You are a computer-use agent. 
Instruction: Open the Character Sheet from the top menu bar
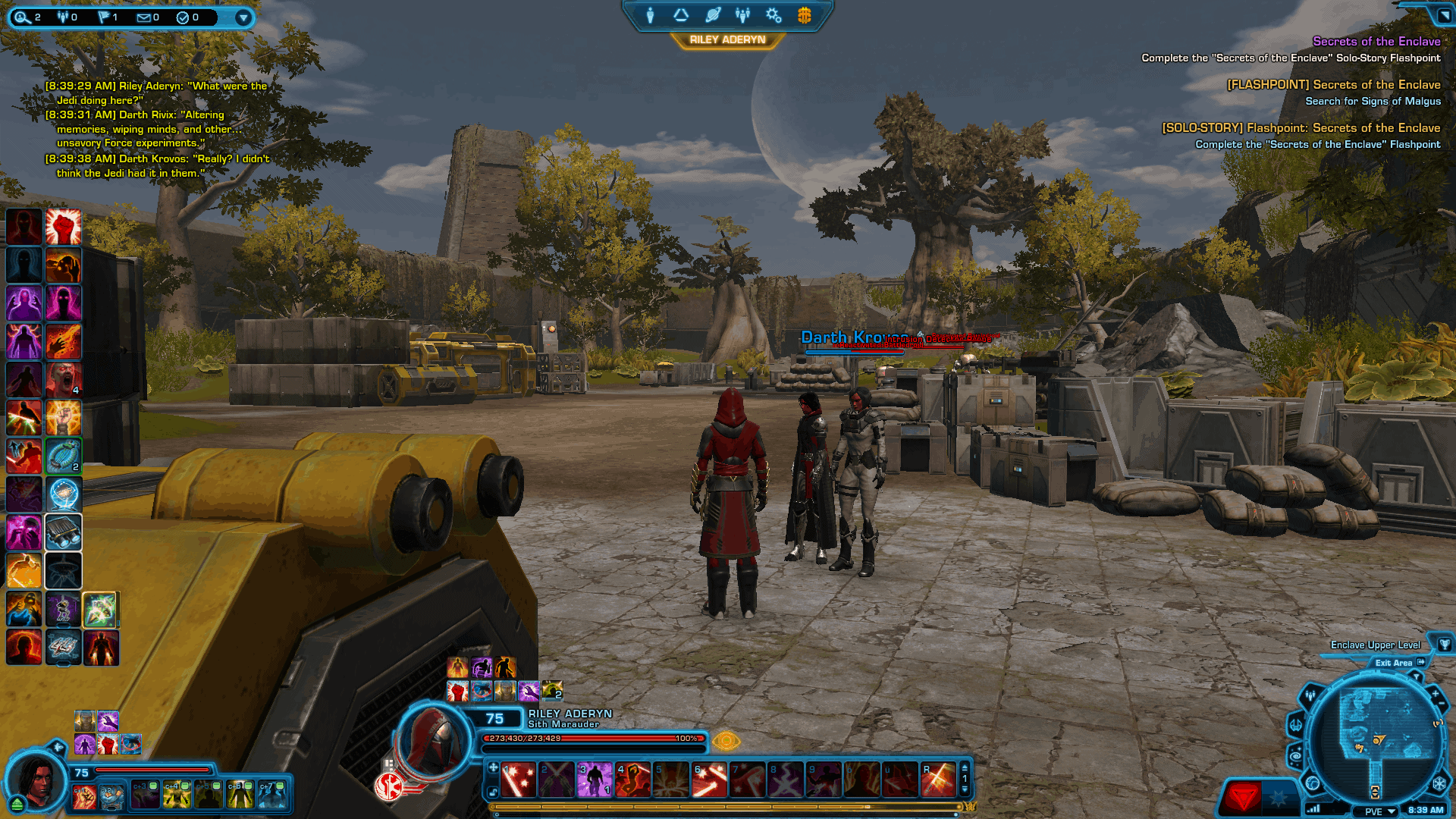[x=651, y=15]
